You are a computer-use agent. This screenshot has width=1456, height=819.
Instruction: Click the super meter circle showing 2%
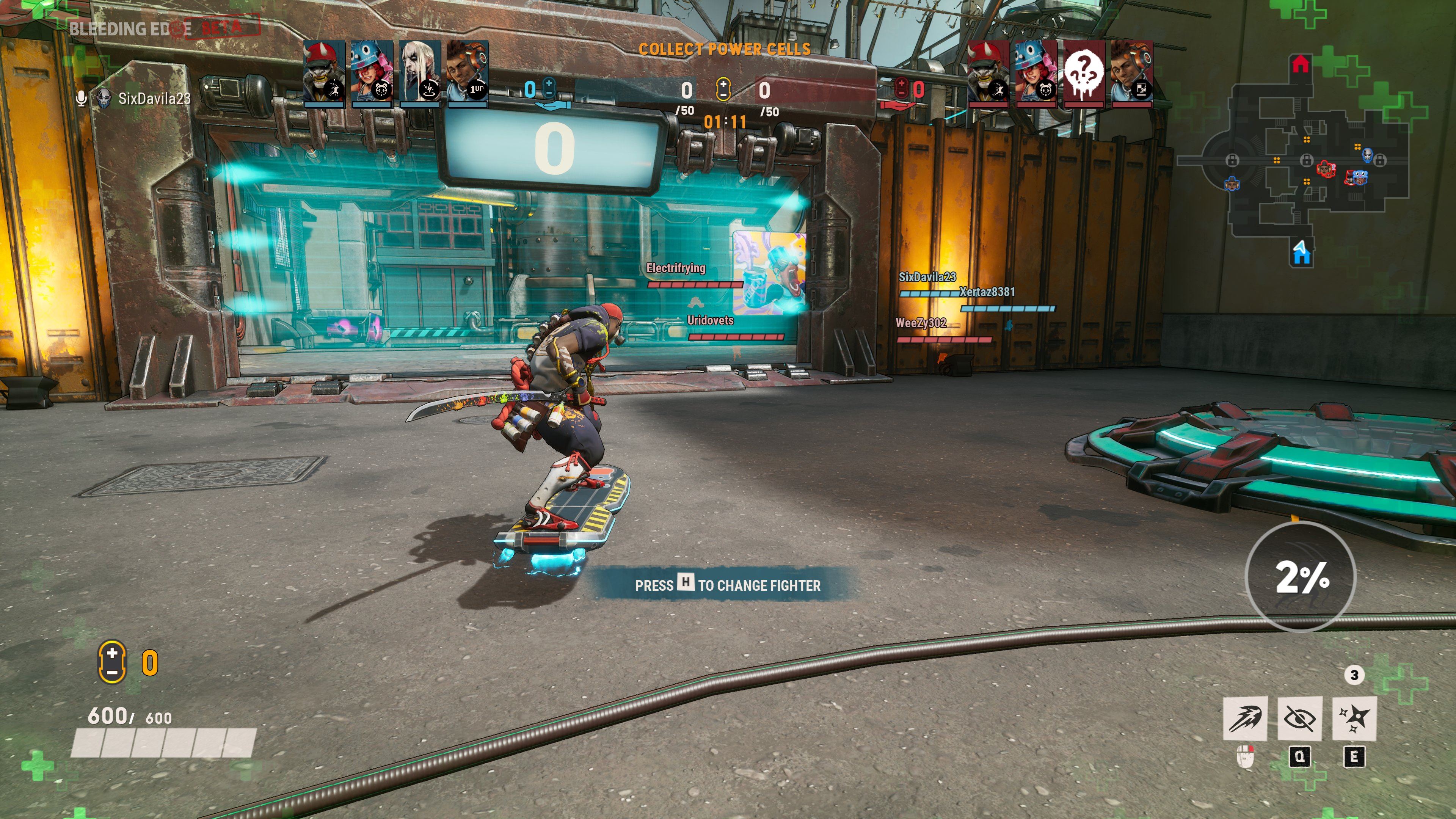tap(1301, 576)
